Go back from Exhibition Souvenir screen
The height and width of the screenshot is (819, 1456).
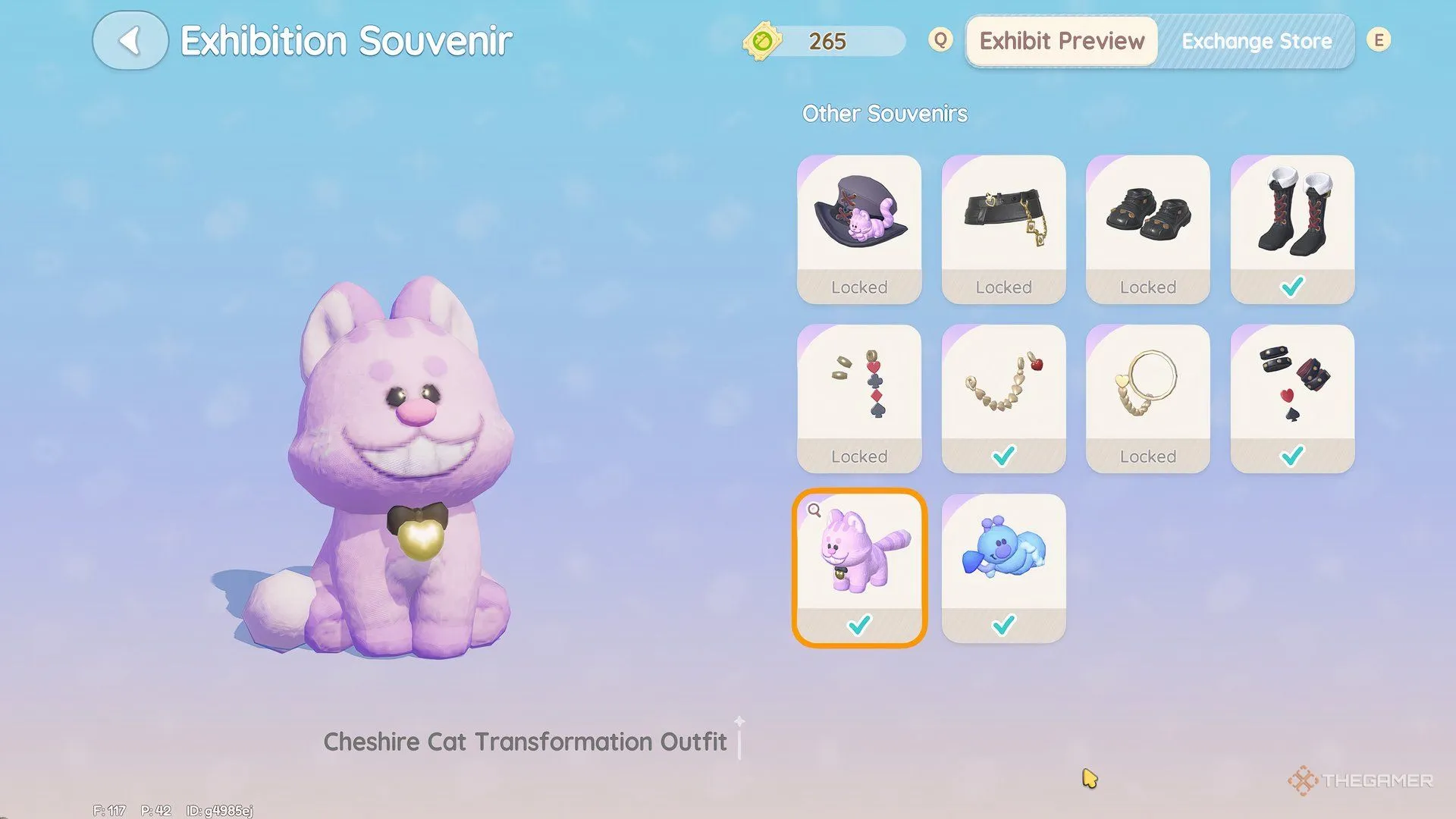(130, 41)
